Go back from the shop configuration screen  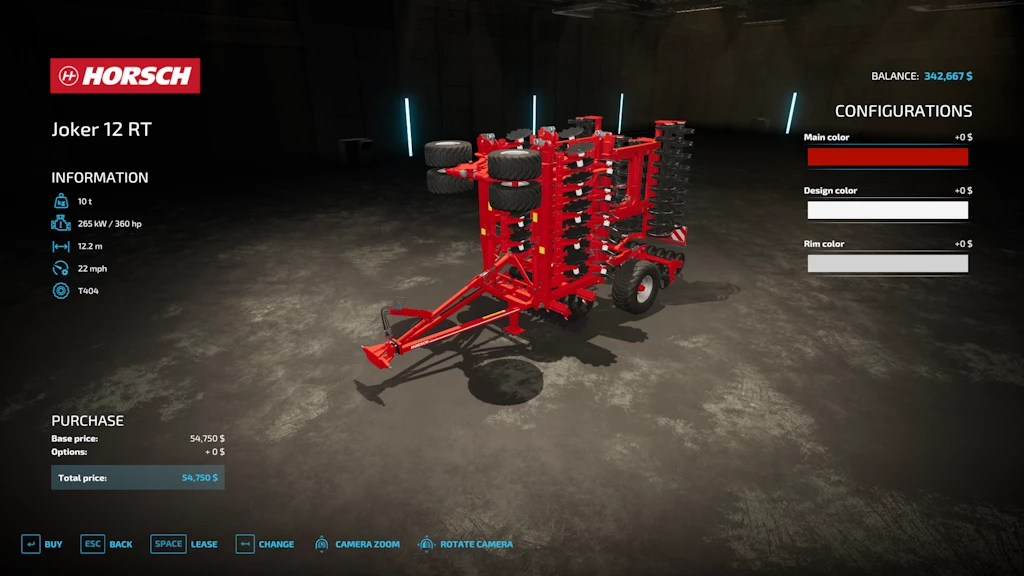point(107,544)
